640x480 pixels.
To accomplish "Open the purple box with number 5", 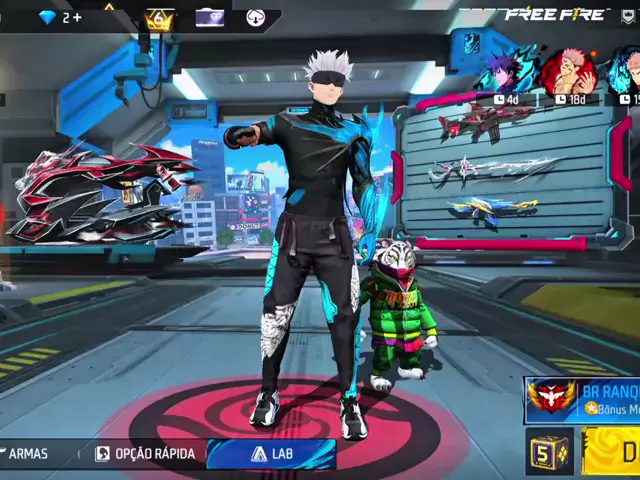I will 549,451.
